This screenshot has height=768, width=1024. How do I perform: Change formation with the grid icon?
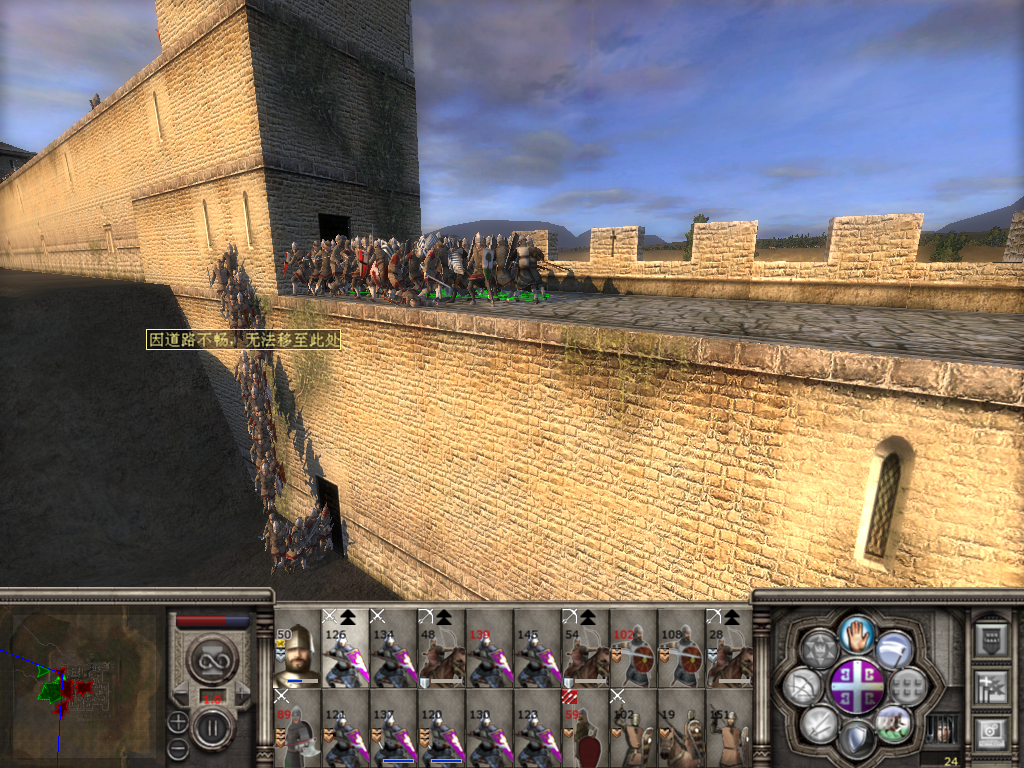pyautogui.click(x=907, y=686)
